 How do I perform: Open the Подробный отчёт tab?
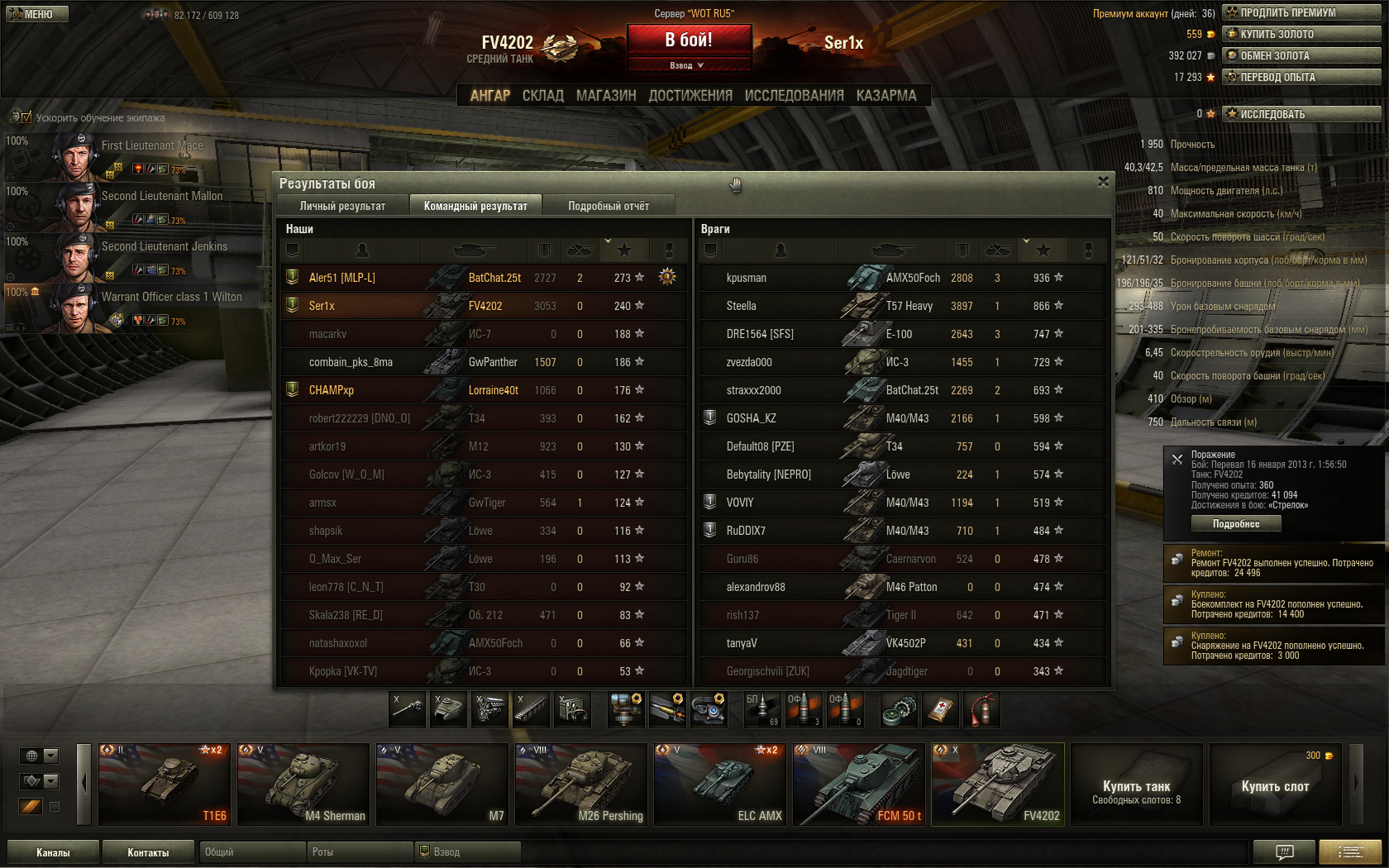[x=608, y=206]
